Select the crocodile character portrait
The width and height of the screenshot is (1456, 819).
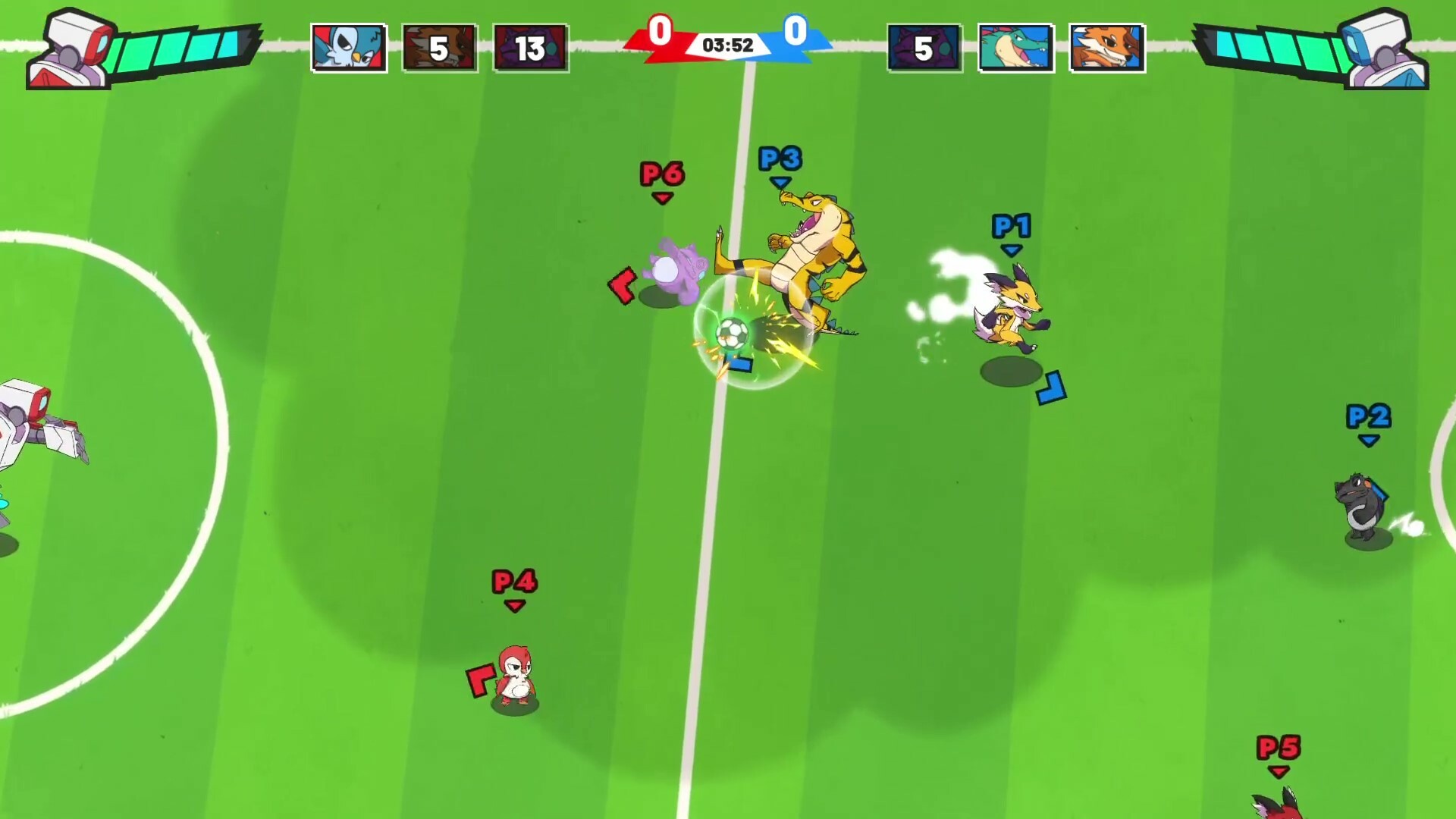pyautogui.click(x=1016, y=47)
